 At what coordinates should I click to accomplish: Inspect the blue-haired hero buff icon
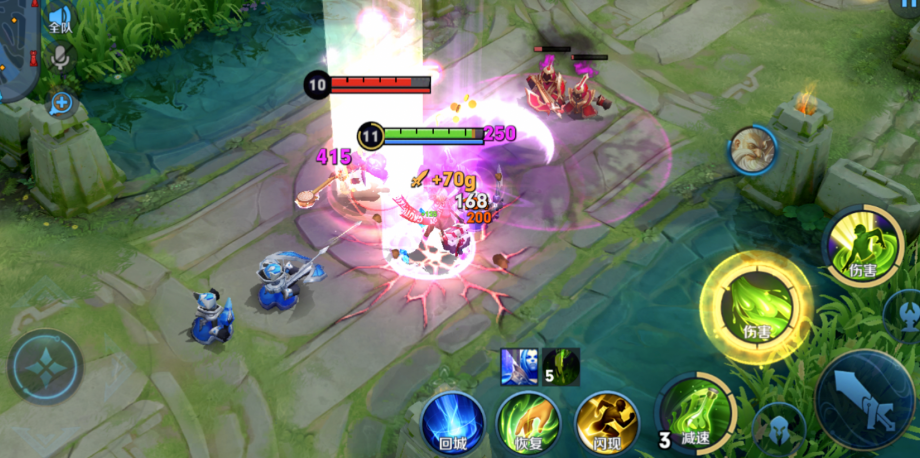point(518,367)
